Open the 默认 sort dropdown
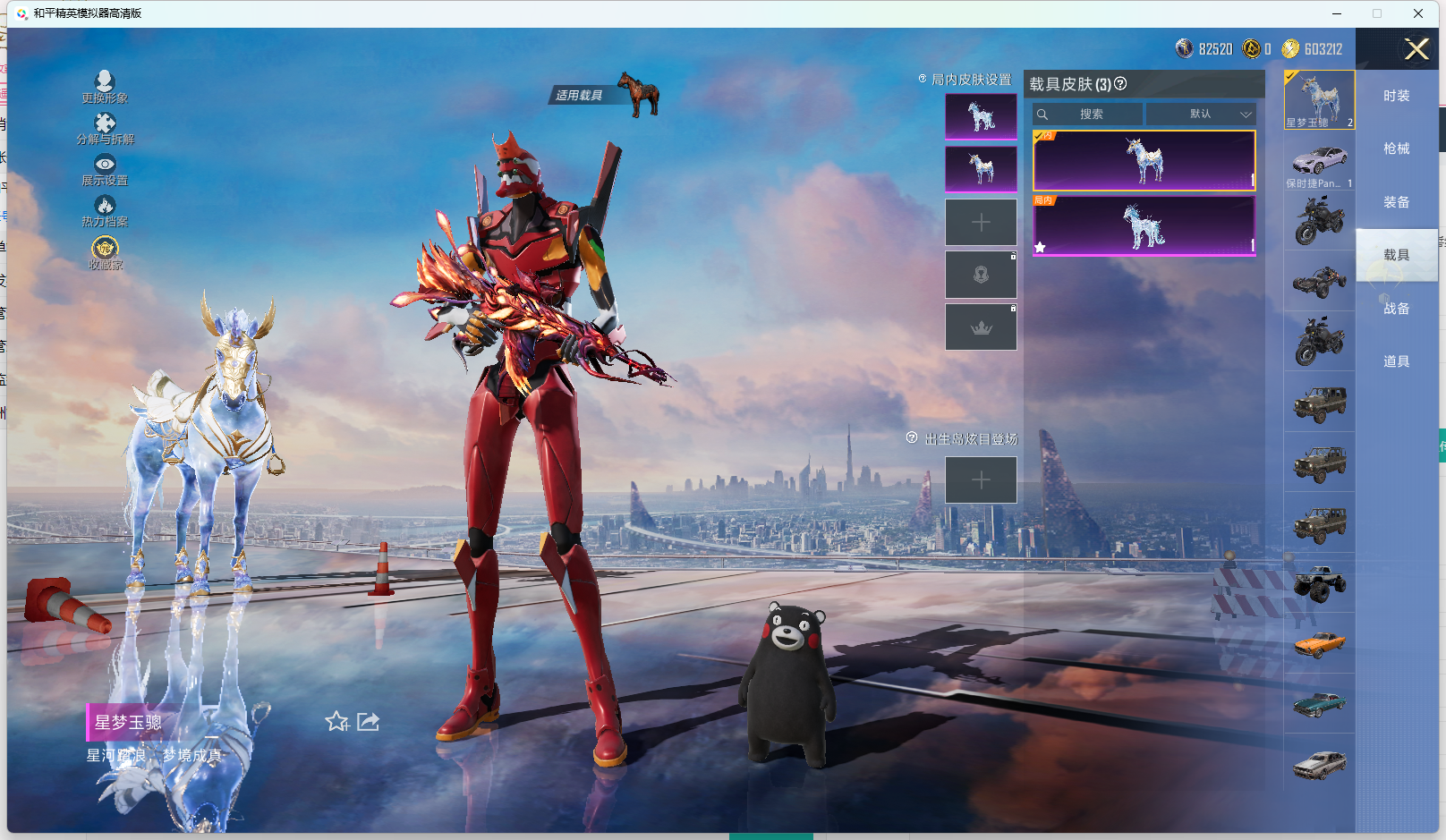The image size is (1446, 840). pos(1201,115)
